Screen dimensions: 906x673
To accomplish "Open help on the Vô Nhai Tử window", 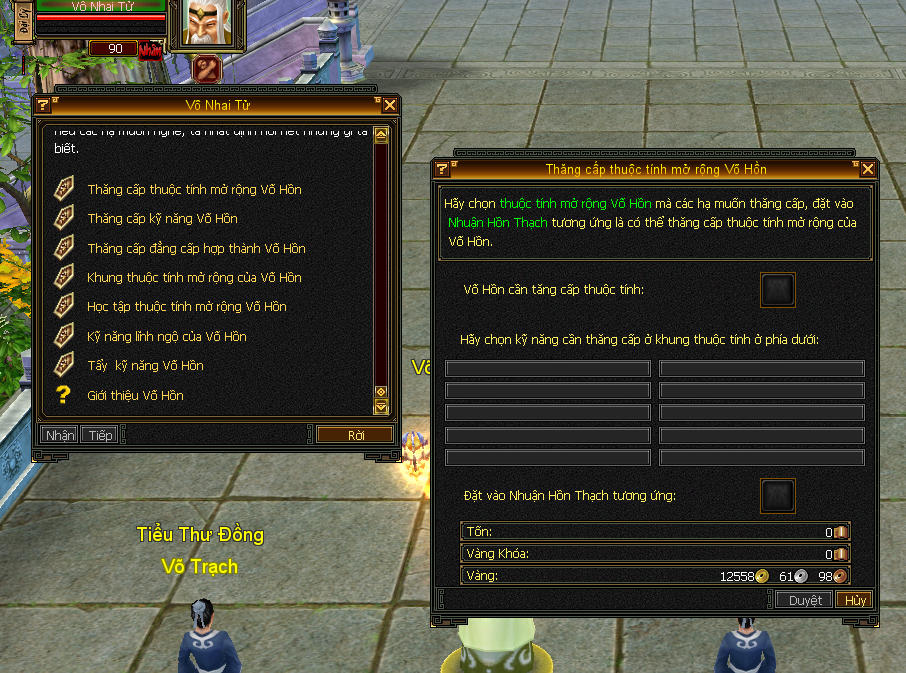I will pyautogui.click(x=43, y=105).
